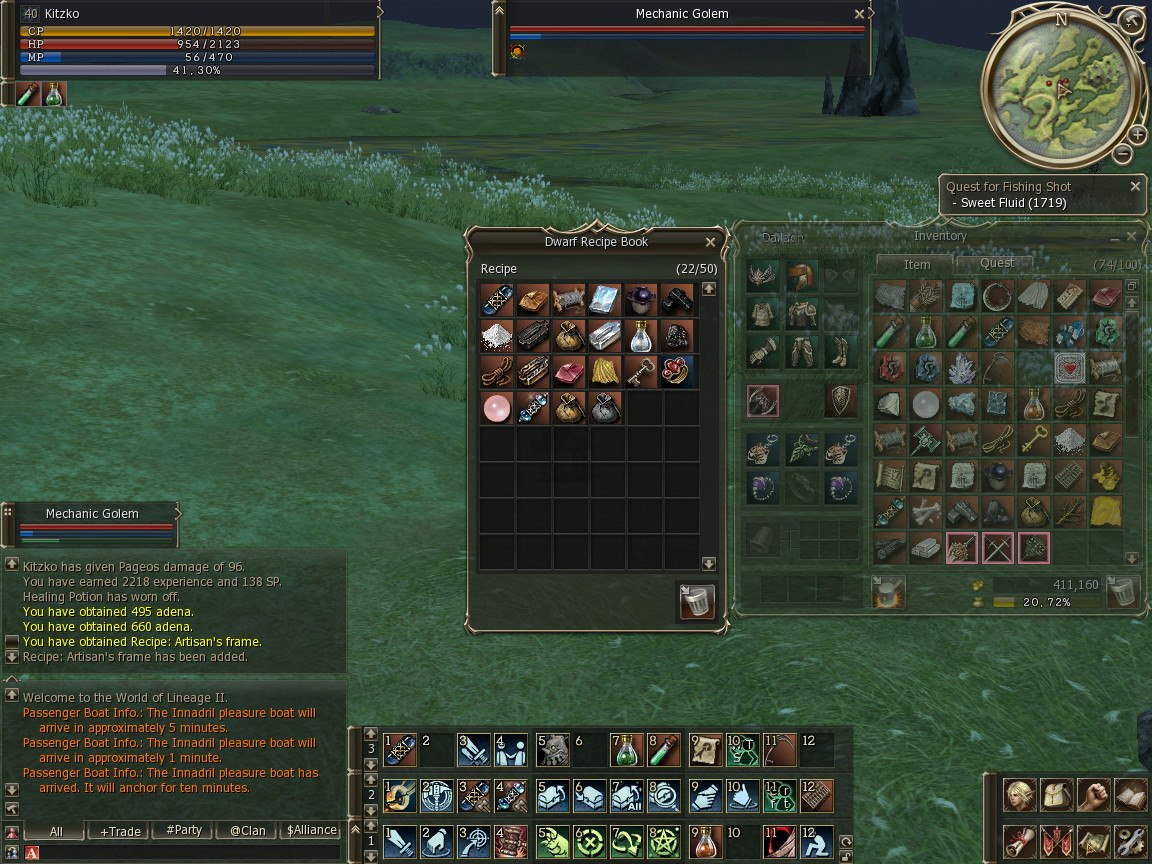Switch to the Quest tab in Inventory

(x=996, y=263)
